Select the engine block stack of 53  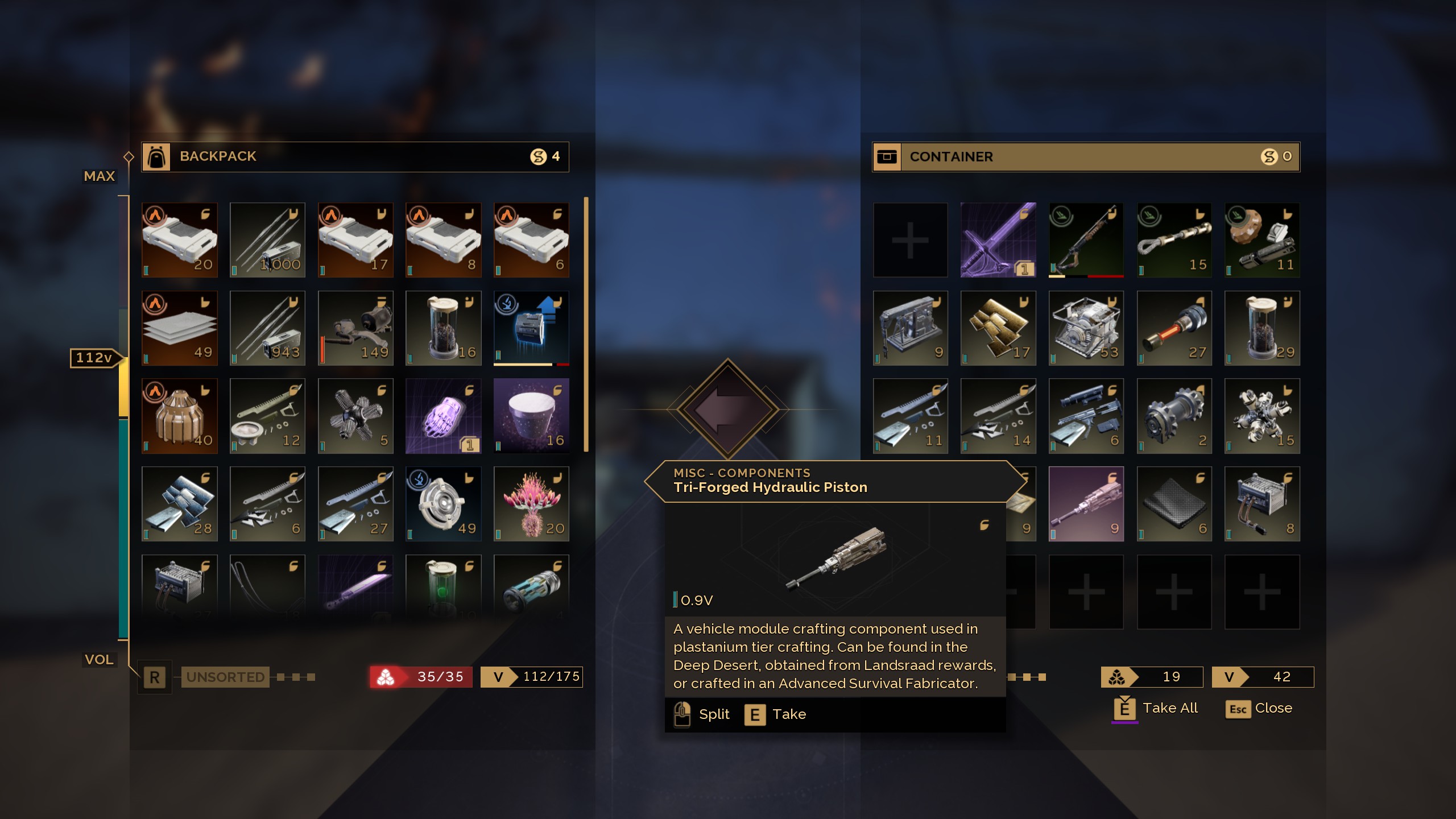coord(1086,328)
